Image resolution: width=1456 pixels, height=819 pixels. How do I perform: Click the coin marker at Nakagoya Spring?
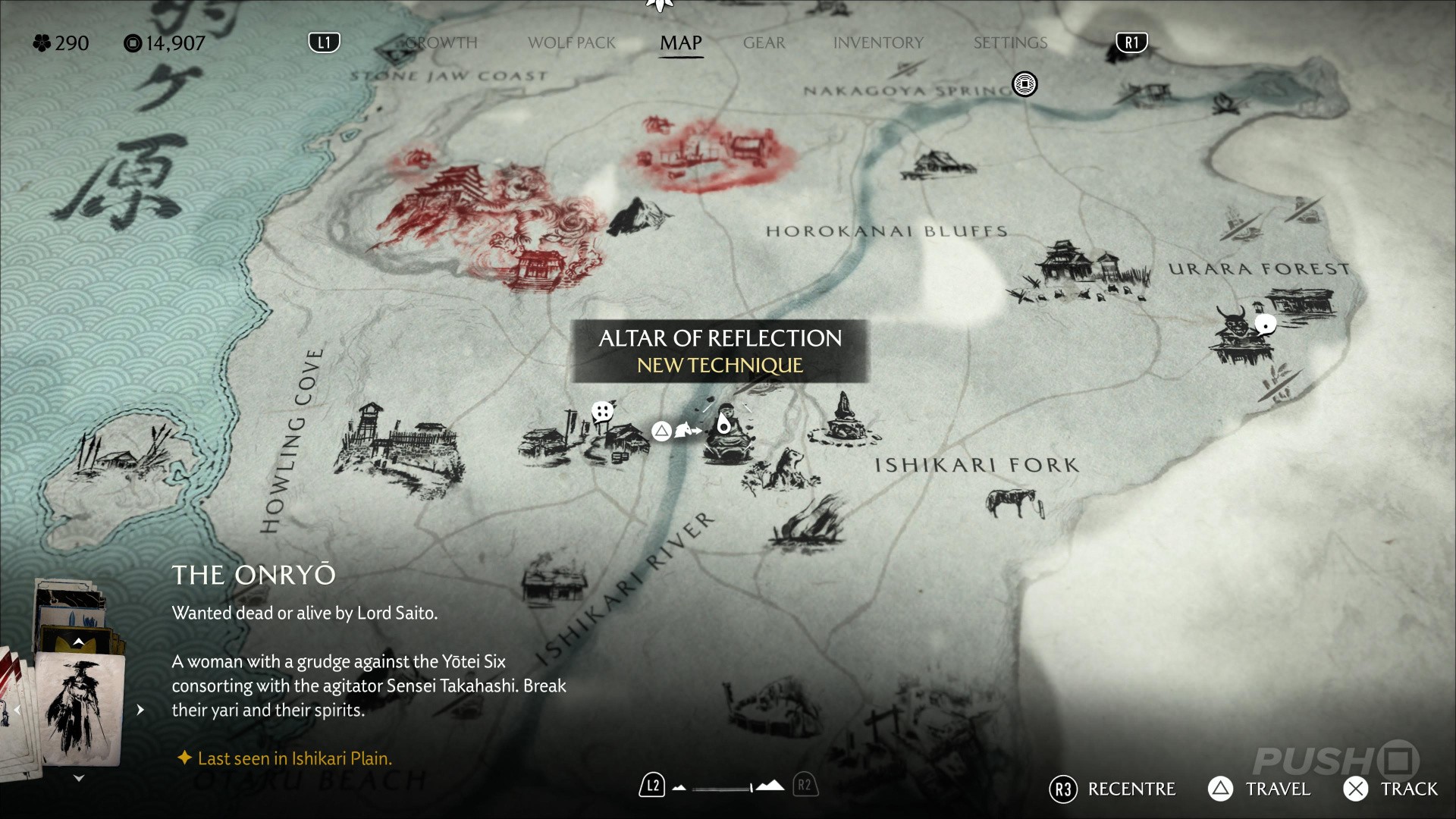(x=1025, y=84)
